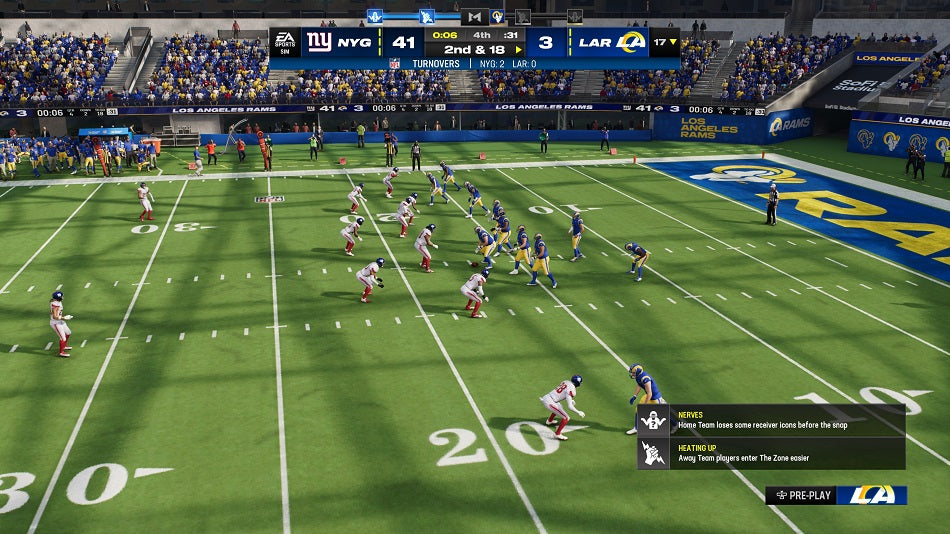Image resolution: width=950 pixels, height=534 pixels.
Task: Select the Nerves momentum factor row
Action: (x=770, y=420)
